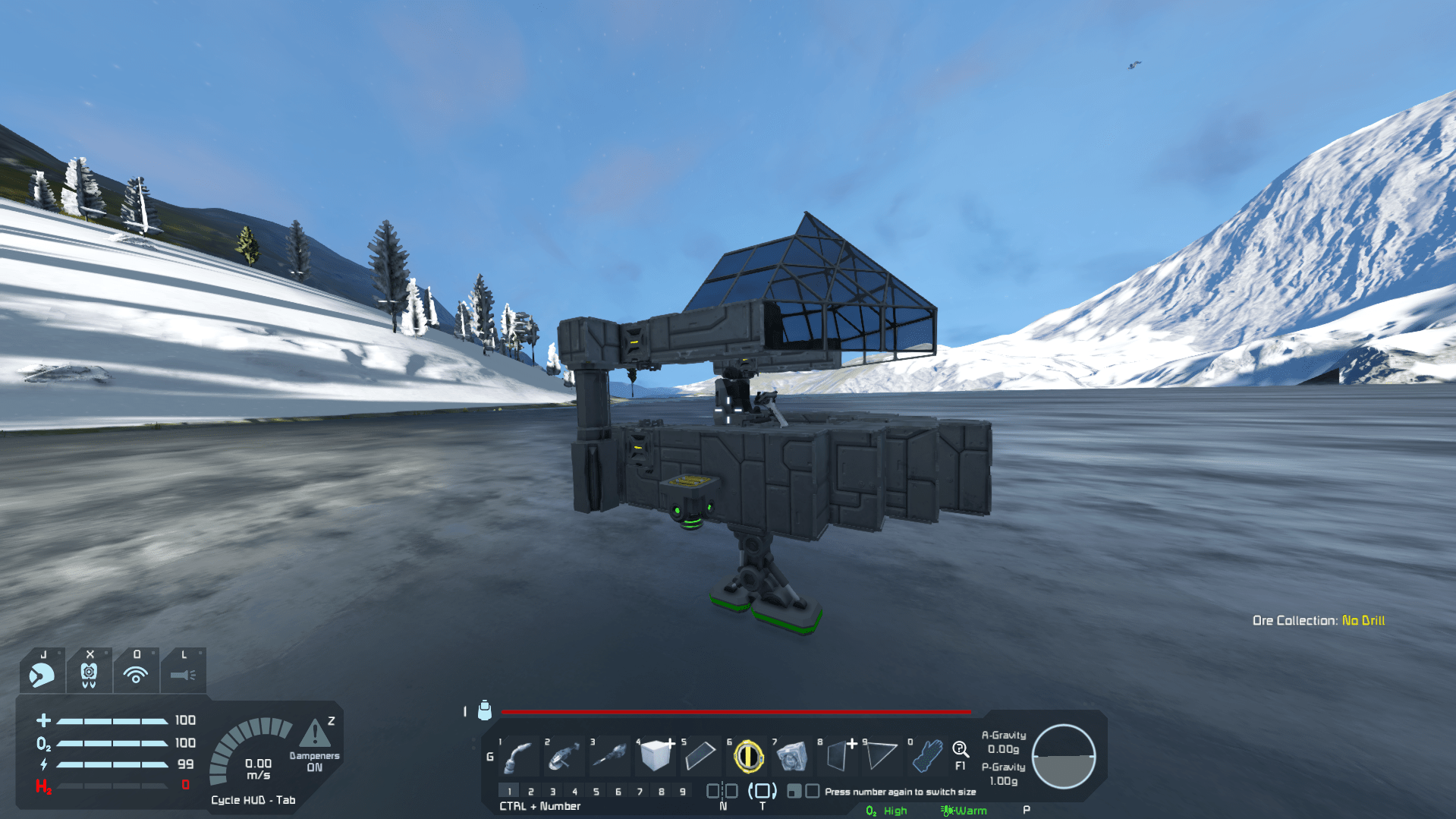Click the circular gravity horizon indicator
Image resolution: width=1456 pixels, height=819 pixels.
(x=1064, y=757)
